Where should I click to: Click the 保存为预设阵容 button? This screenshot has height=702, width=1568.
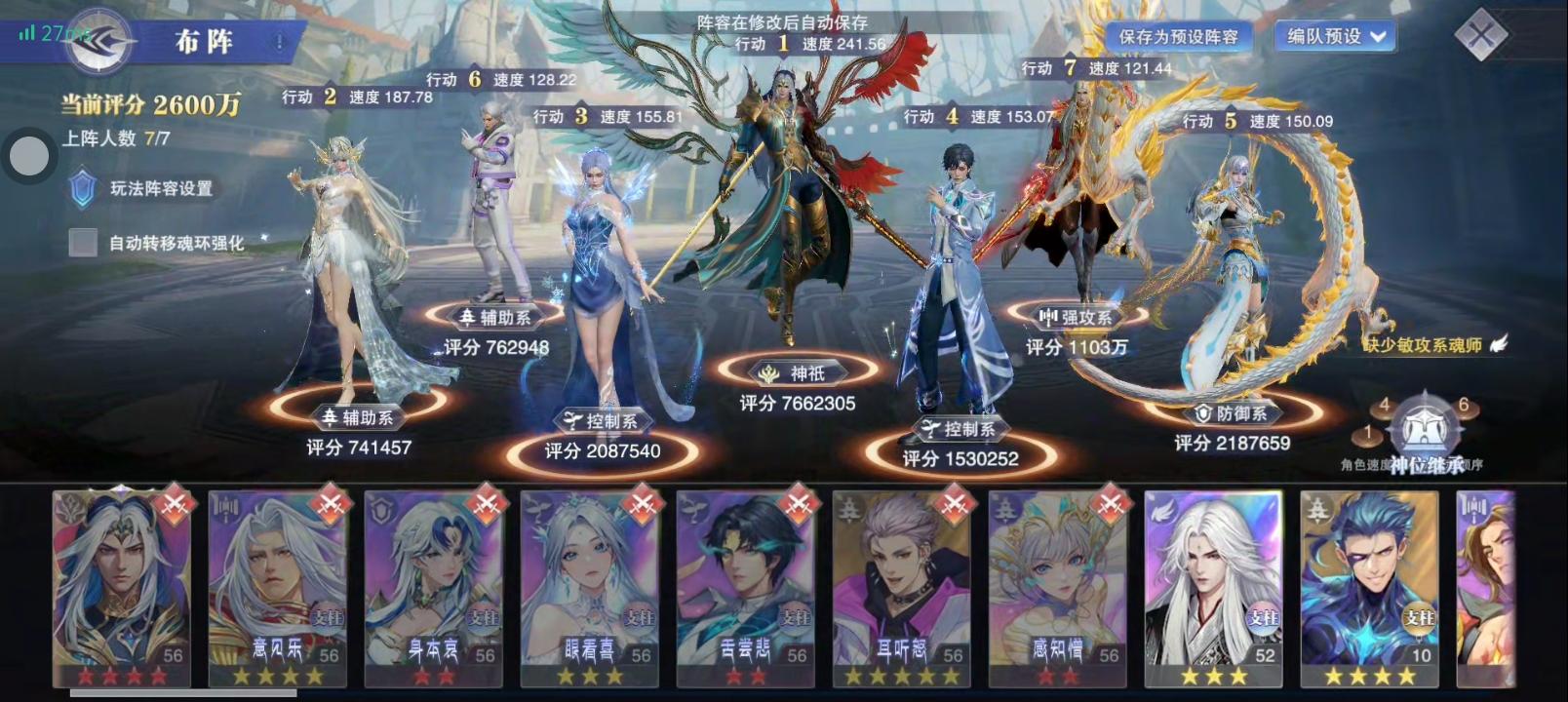pyautogui.click(x=1180, y=37)
